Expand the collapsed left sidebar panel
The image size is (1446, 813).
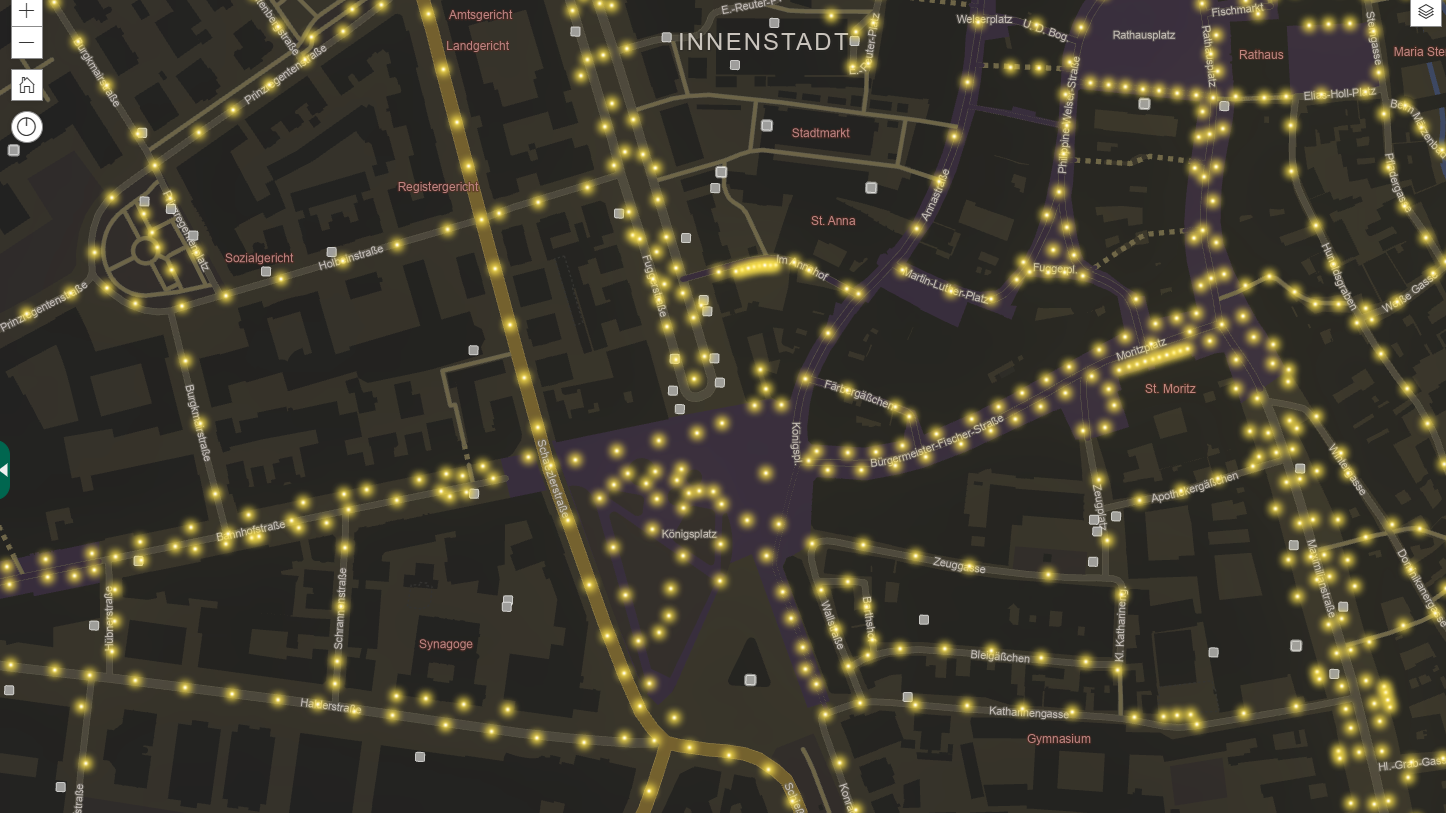(x=5, y=470)
